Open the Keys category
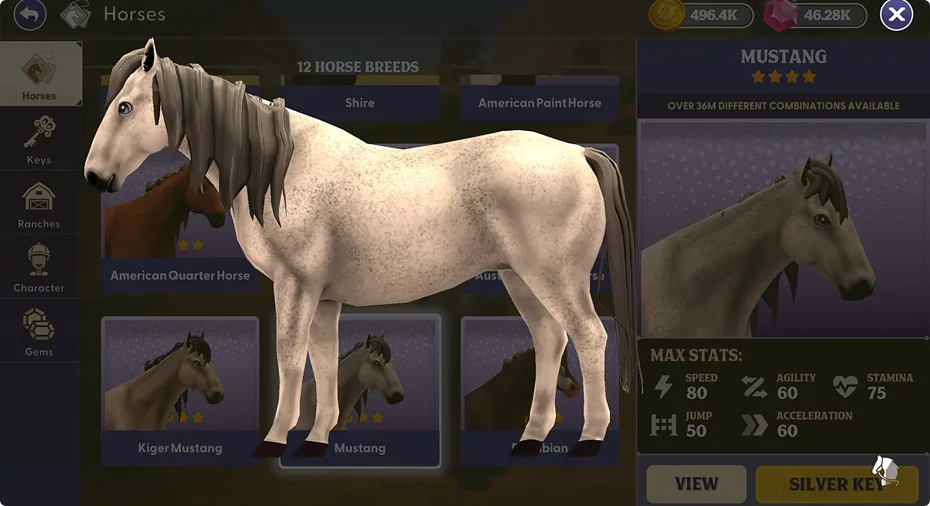This screenshot has height=506, width=930. click(39, 138)
